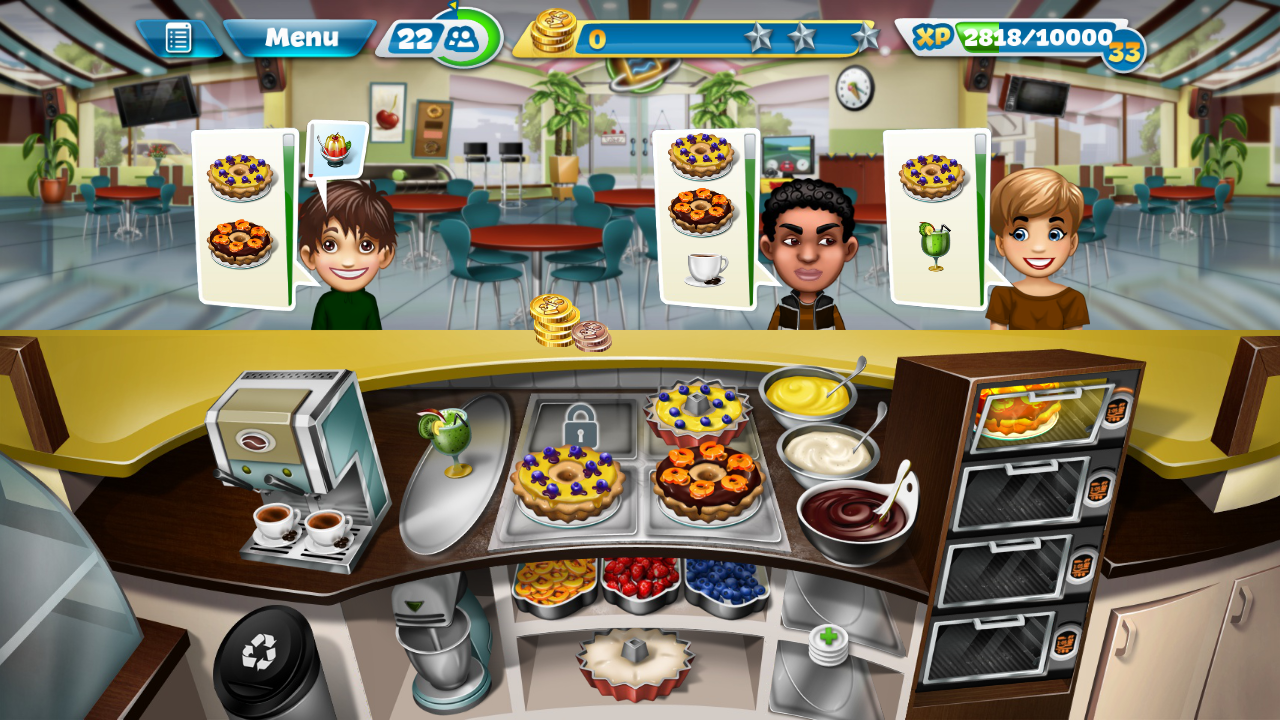The width and height of the screenshot is (1280, 720).
Task: Pick up the green cocktail glass
Action: click(447, 438)
